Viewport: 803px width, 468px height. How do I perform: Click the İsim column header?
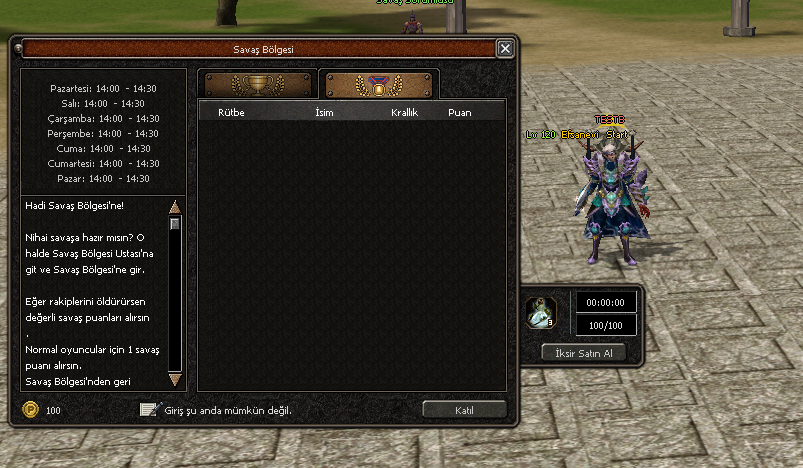pos(323,113)
